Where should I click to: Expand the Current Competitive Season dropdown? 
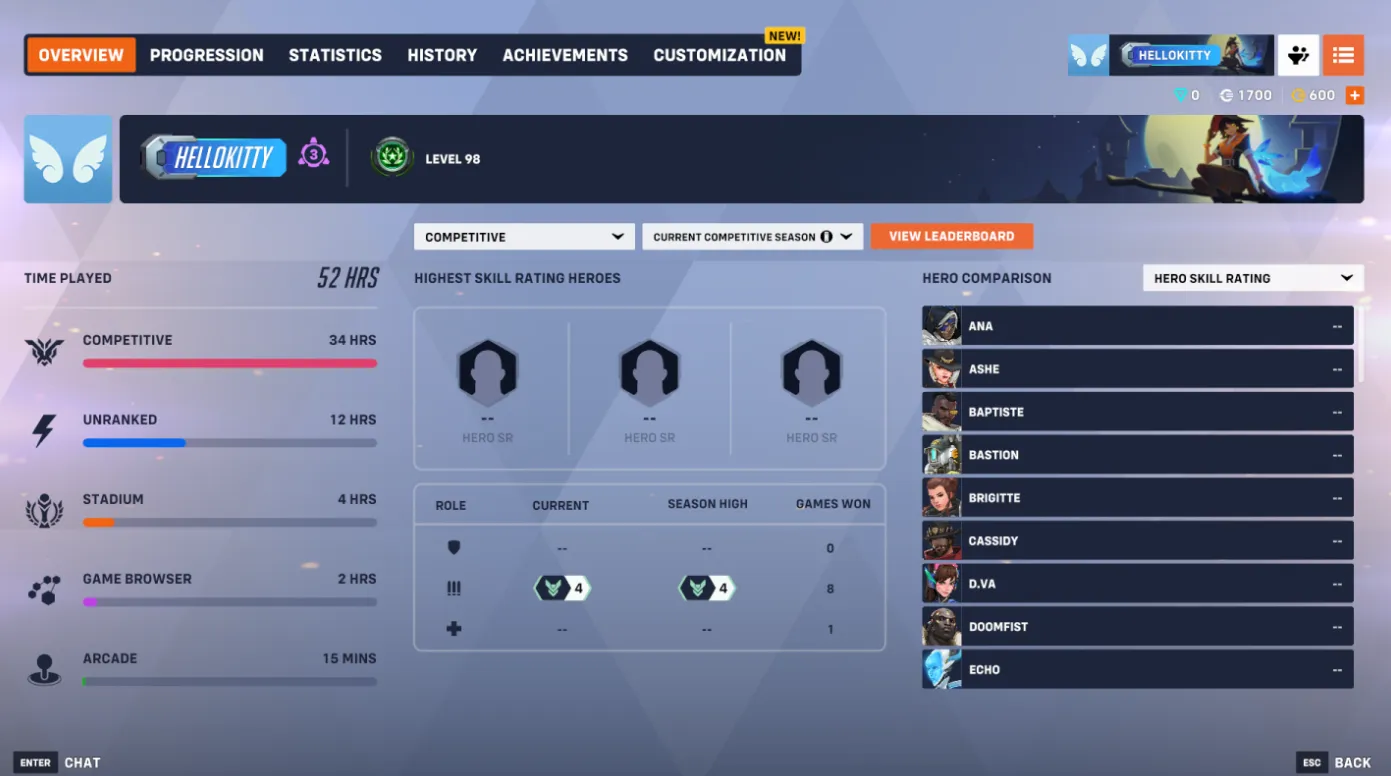tap(752, 236)
